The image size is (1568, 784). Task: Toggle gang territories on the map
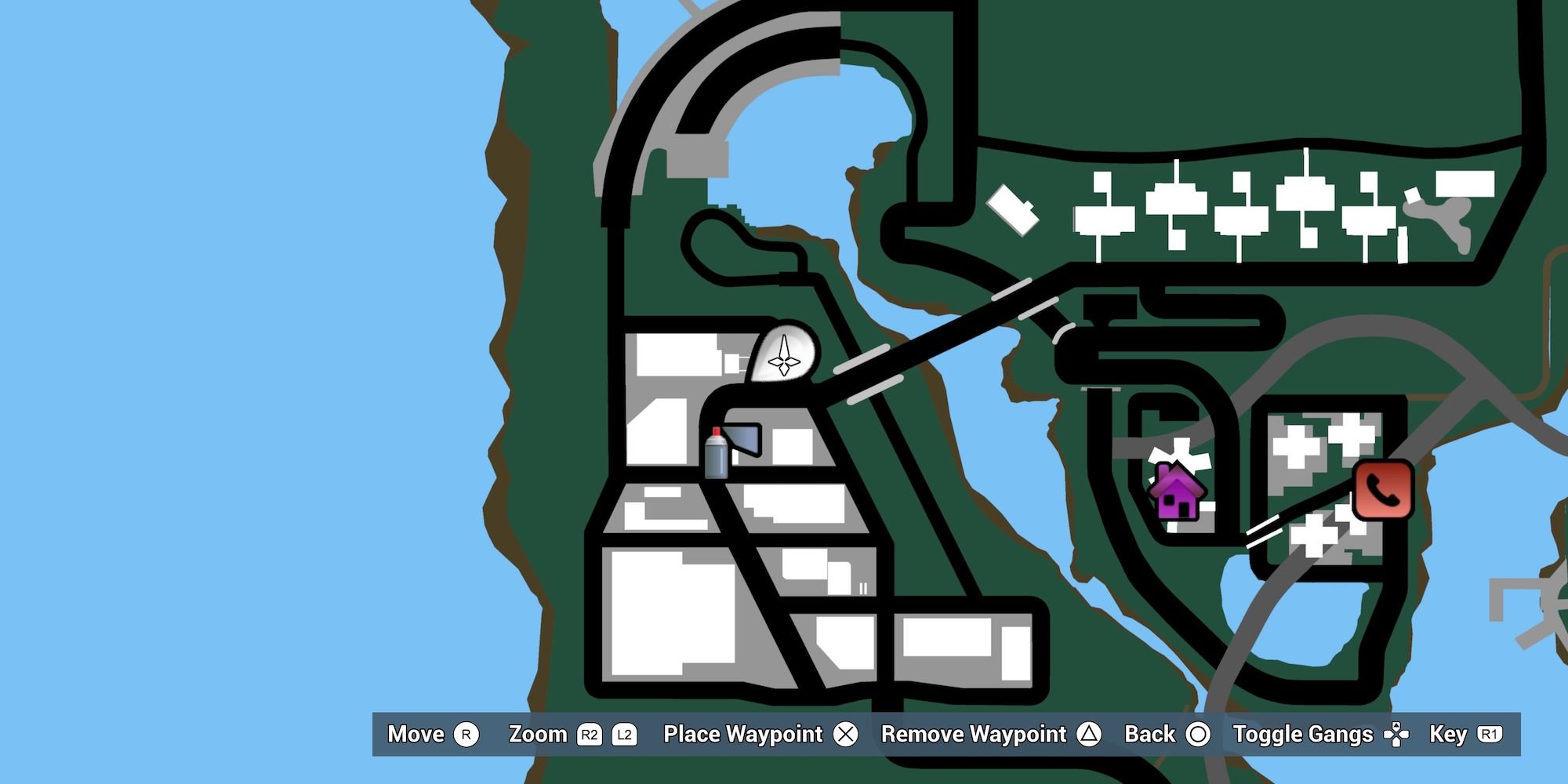click(1303, 735)
